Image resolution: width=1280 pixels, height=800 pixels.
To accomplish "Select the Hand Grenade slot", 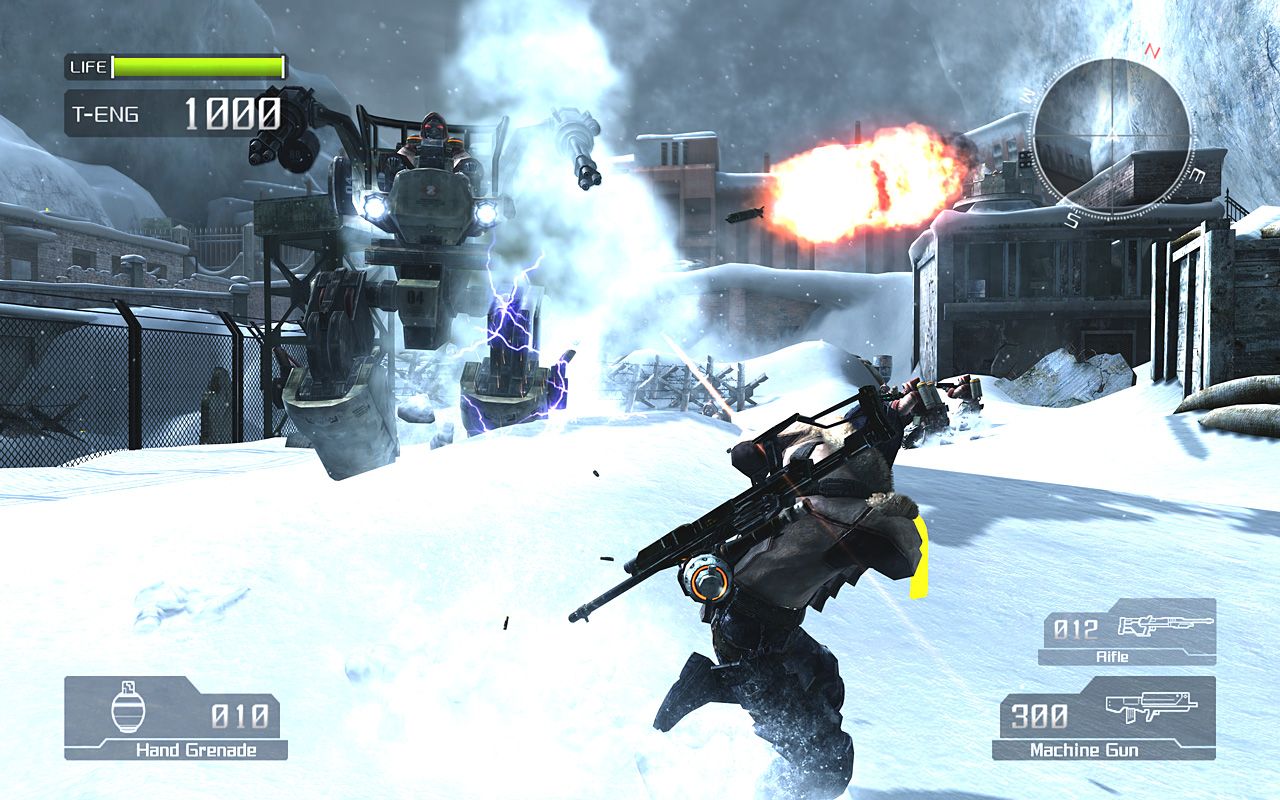I will point(175,718).
